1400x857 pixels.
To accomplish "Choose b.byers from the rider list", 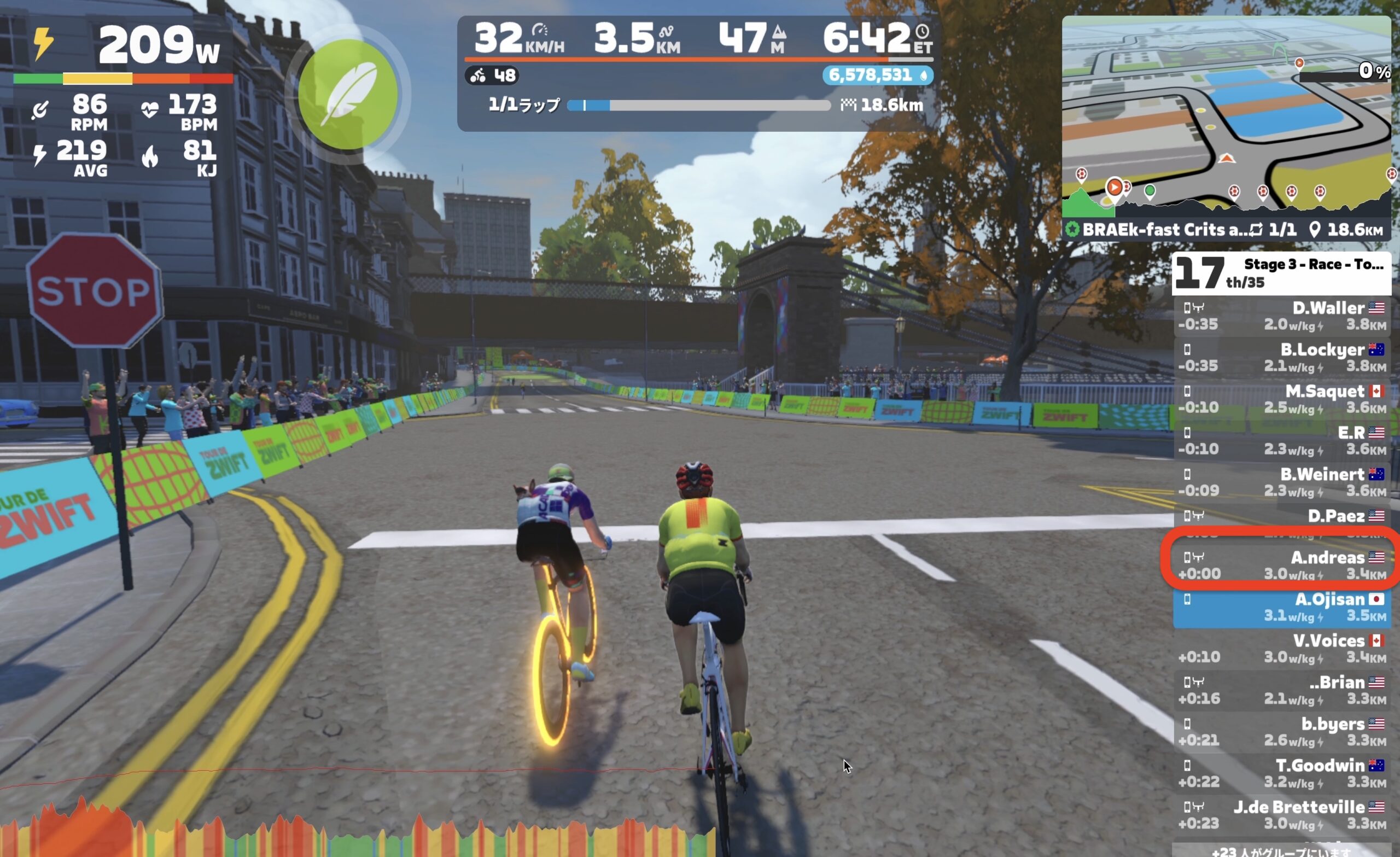I will [1282, 731].
